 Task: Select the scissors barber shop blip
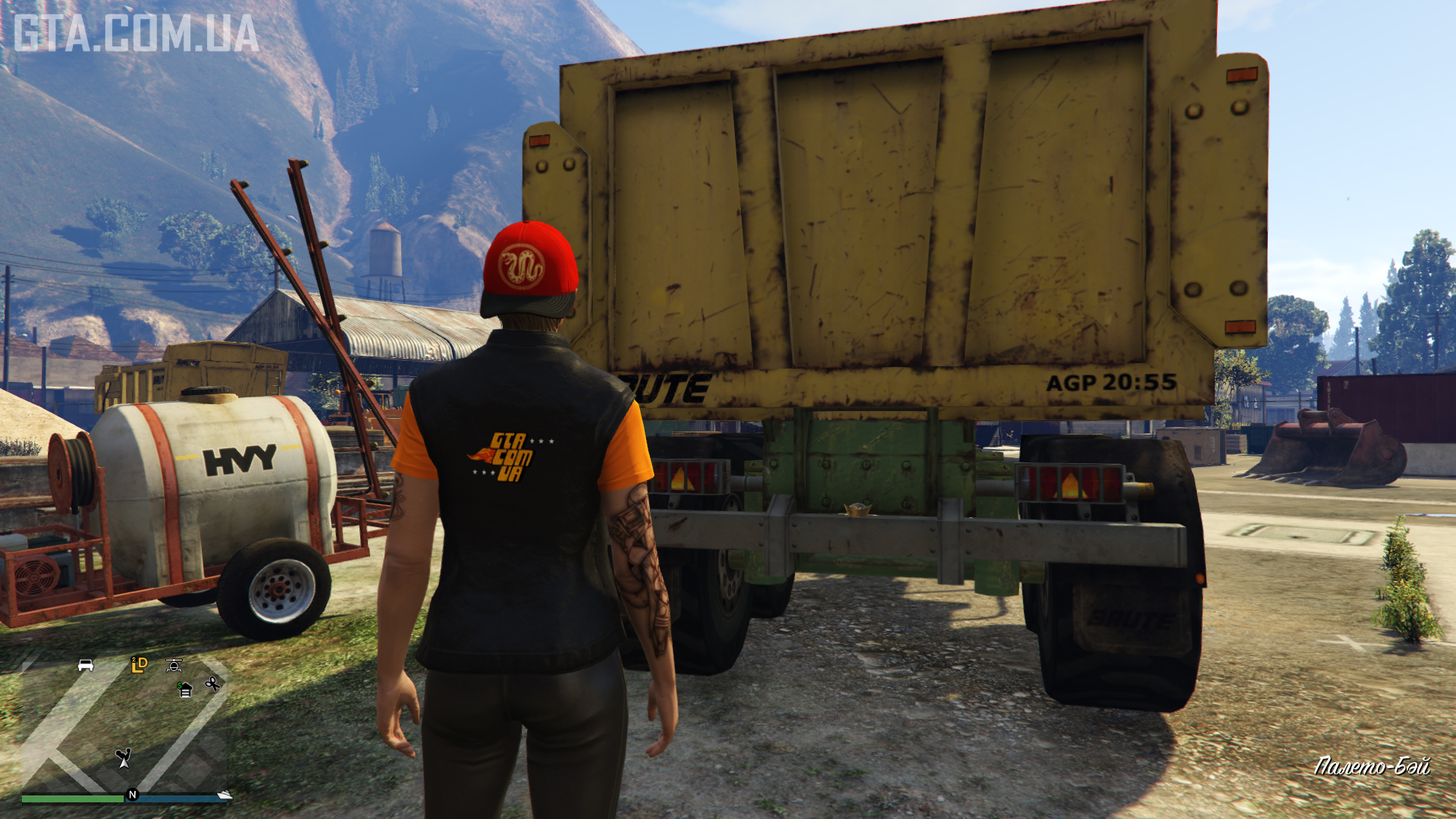212,684
